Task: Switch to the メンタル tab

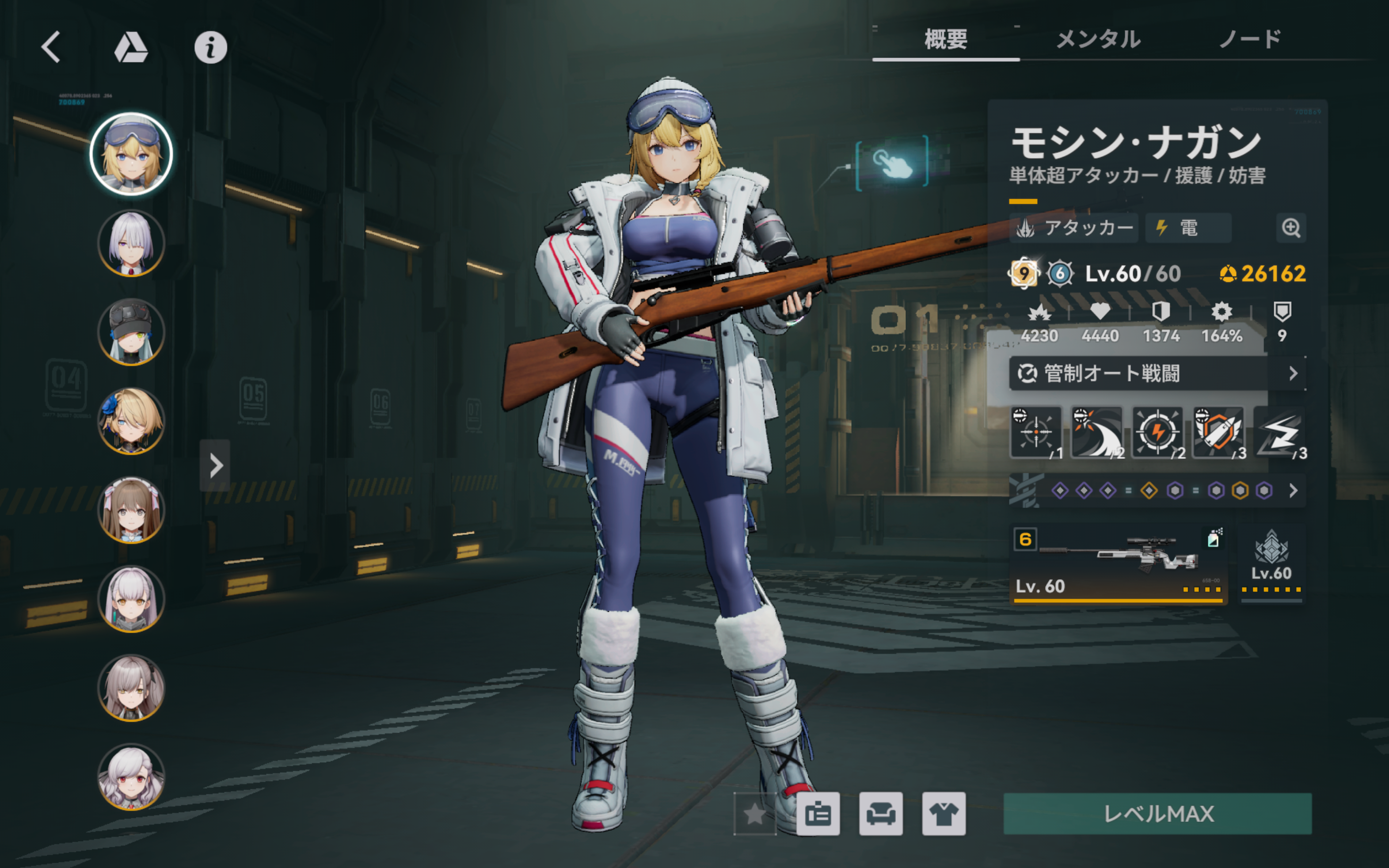Action: click(x=1098, y=40)
